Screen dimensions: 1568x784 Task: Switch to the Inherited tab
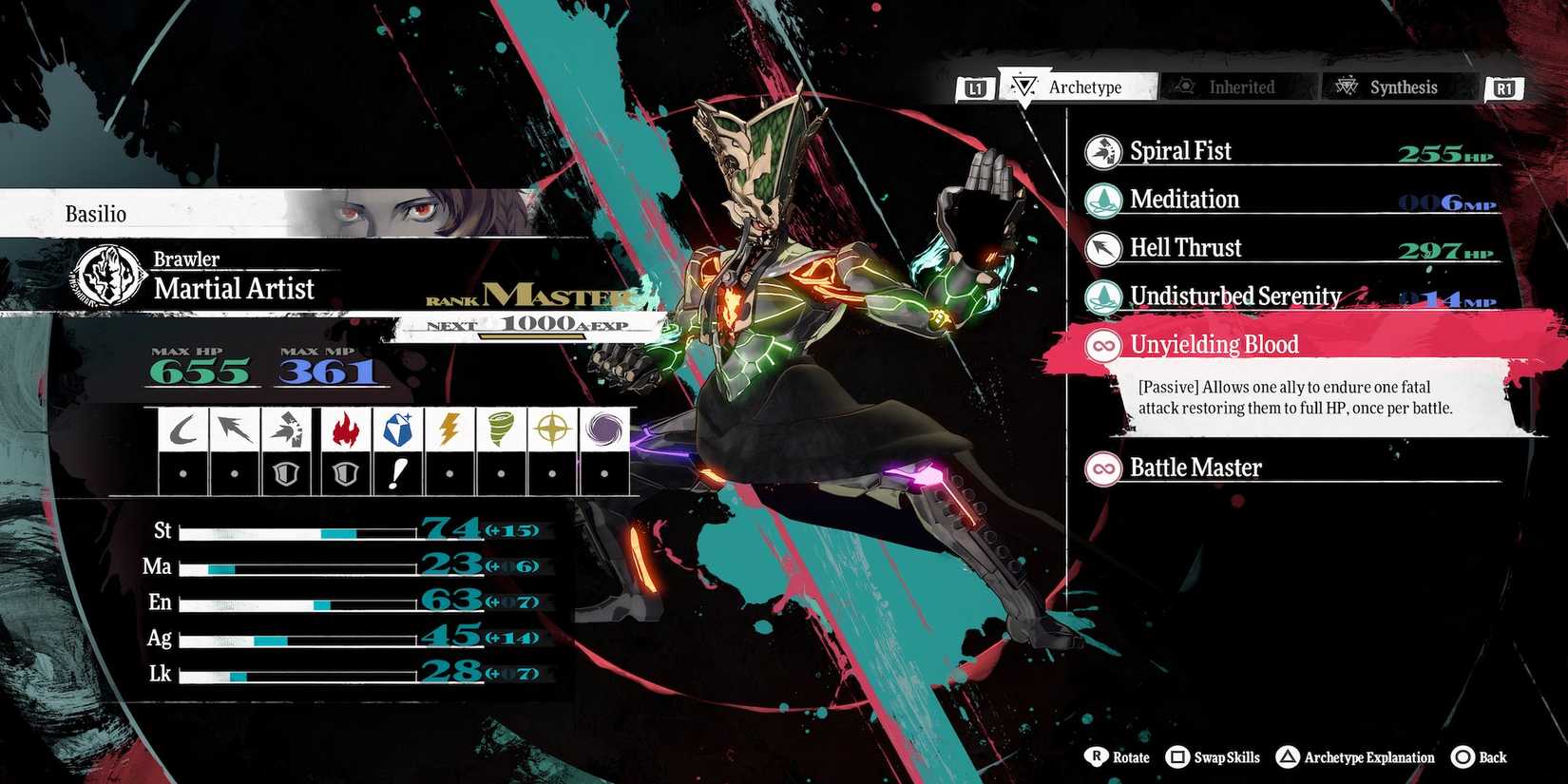click(1237, 86)
